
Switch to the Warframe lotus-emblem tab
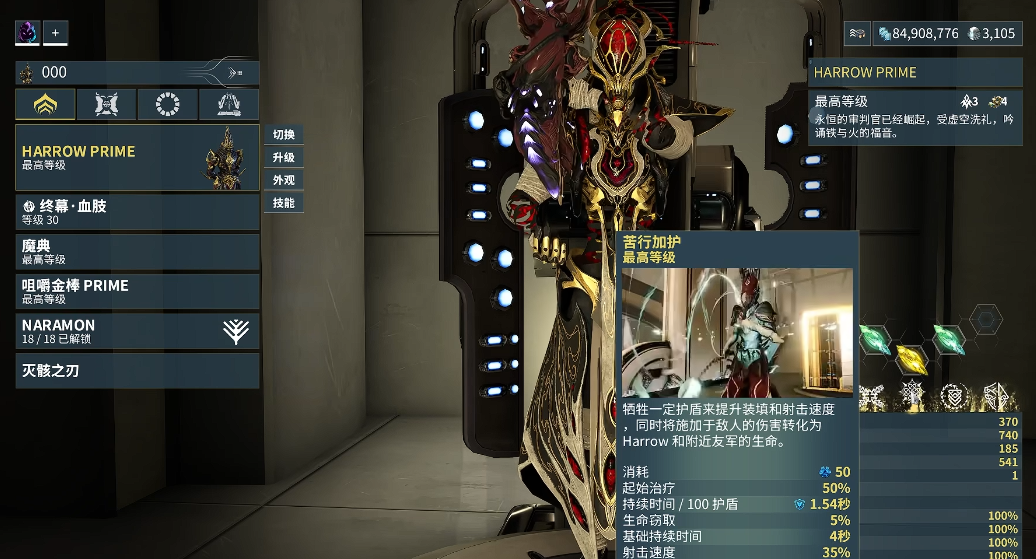tap(46, 104)
